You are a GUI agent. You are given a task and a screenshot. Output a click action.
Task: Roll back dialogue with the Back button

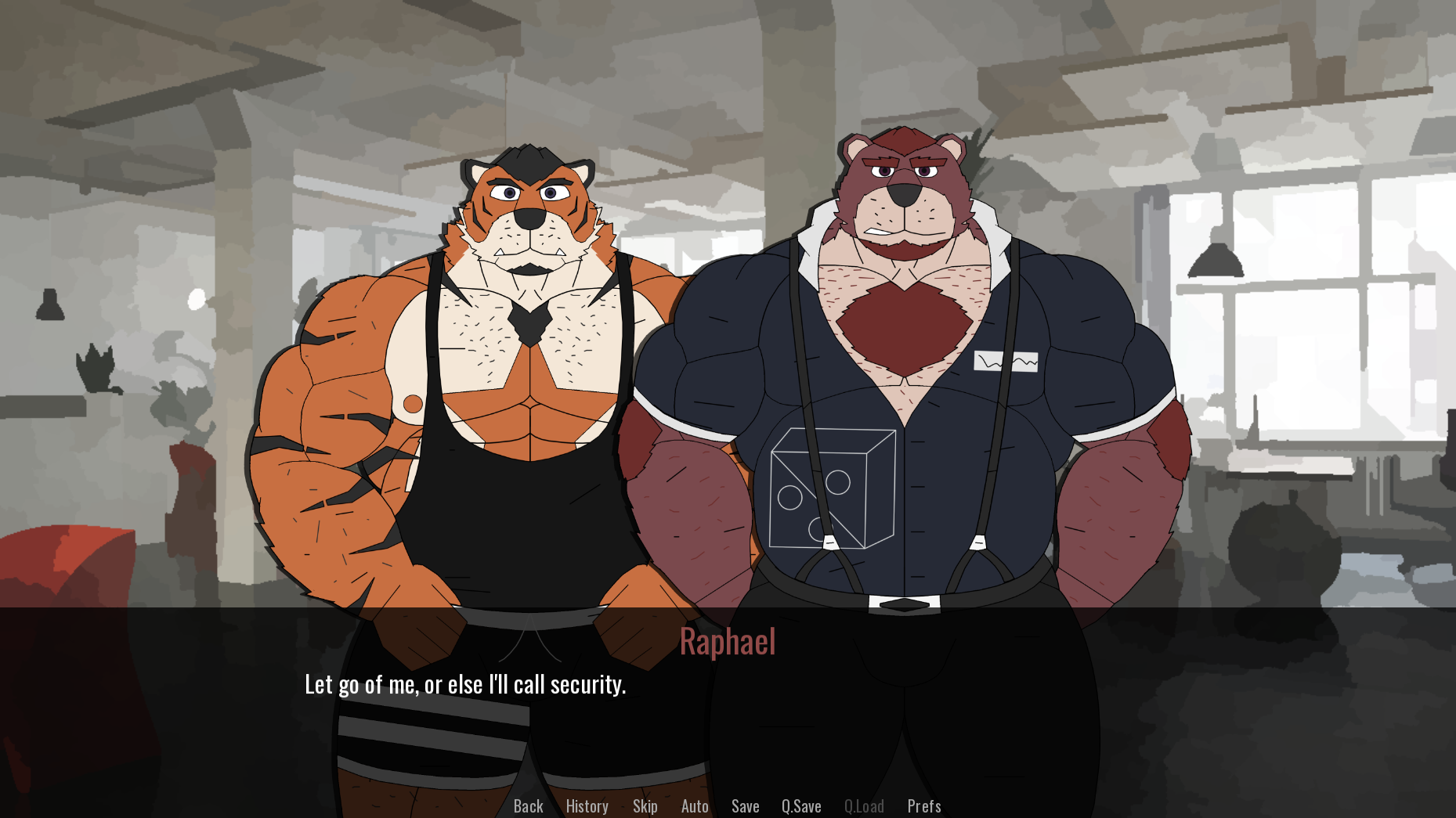(527, 805)
